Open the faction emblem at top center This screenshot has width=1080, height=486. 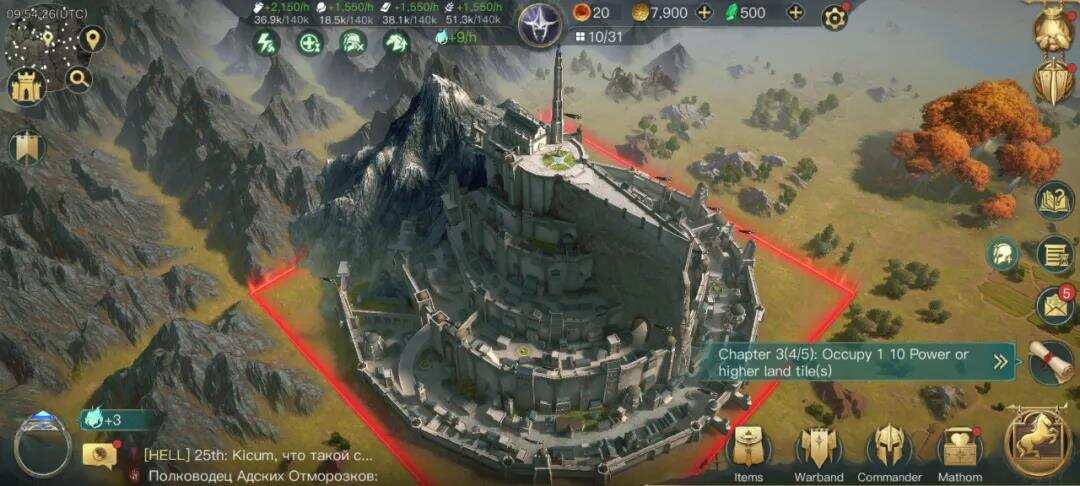[x=541, y=24]
